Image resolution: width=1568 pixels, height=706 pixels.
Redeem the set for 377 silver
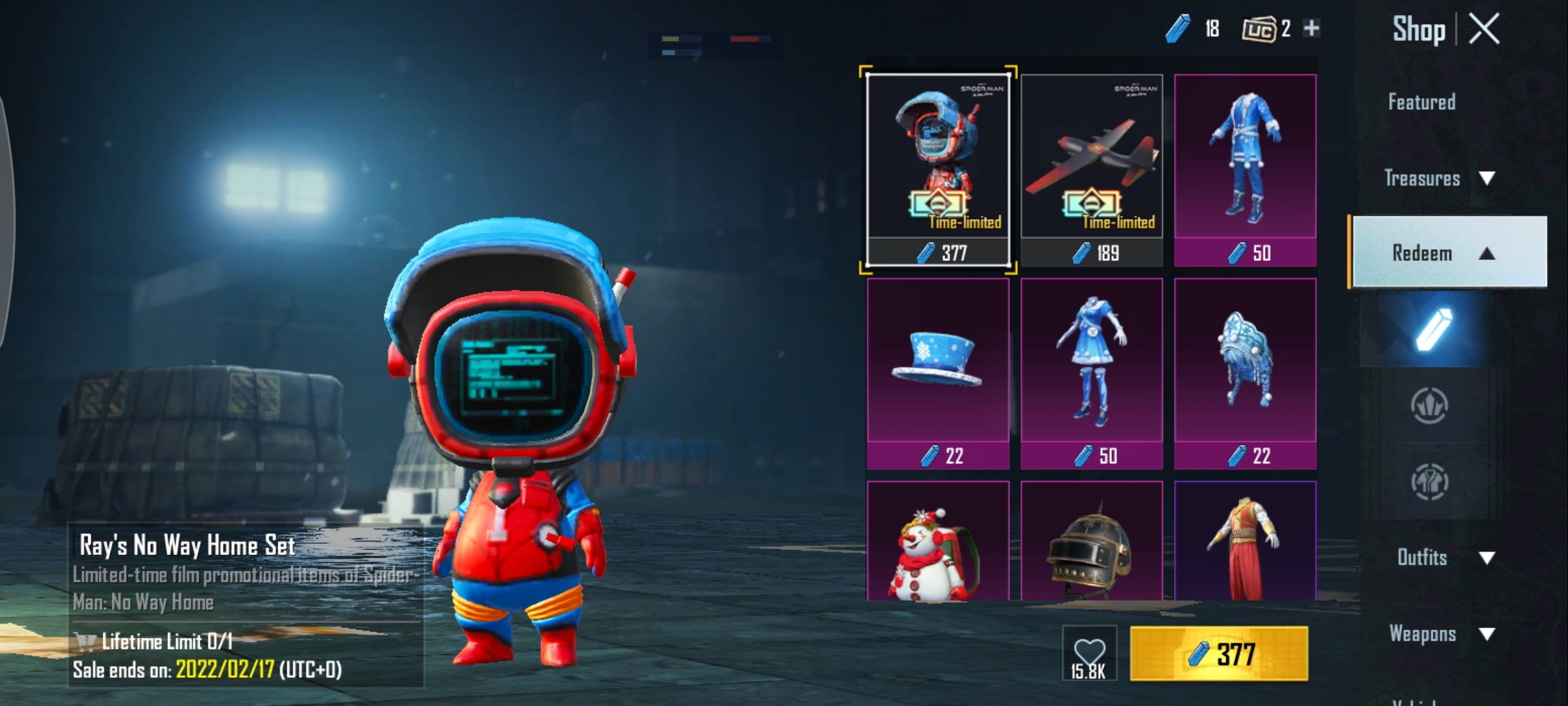(1218, 654)
